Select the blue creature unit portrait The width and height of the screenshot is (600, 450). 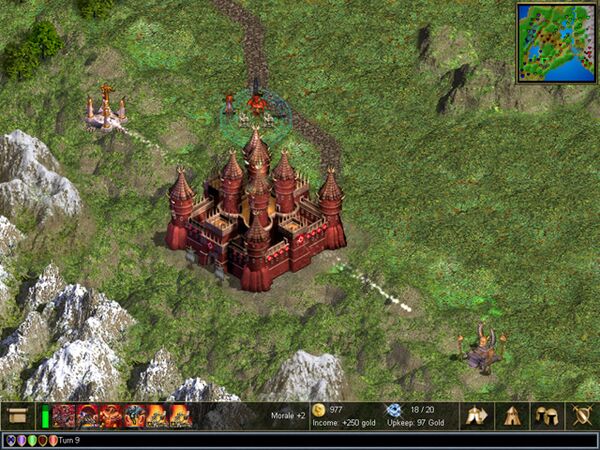(x=135, y=416)
